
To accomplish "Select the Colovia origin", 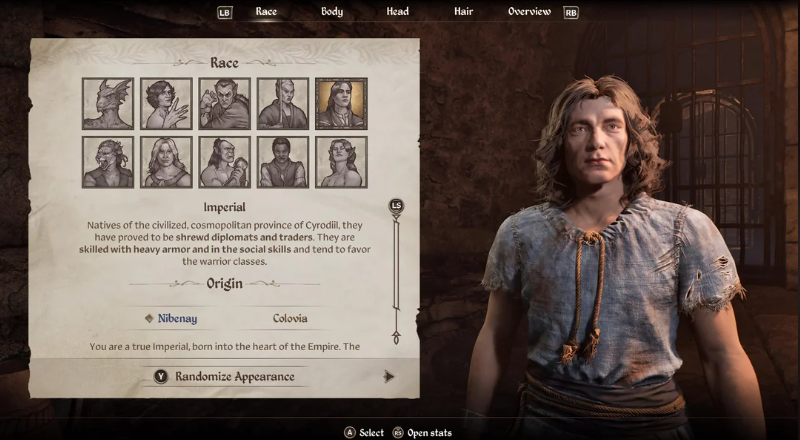I will point(289,318).
